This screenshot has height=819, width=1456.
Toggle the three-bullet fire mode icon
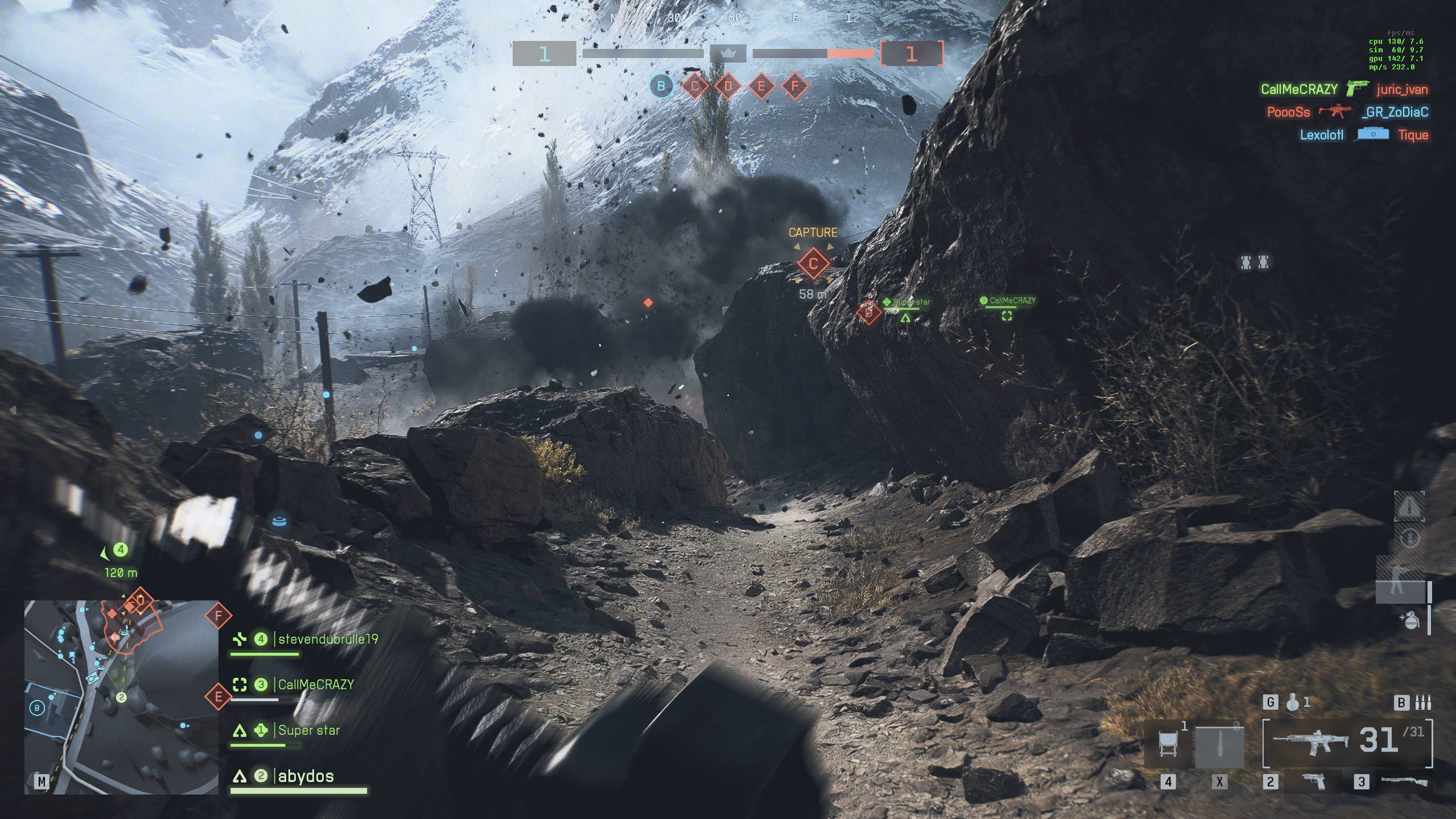1422,702
